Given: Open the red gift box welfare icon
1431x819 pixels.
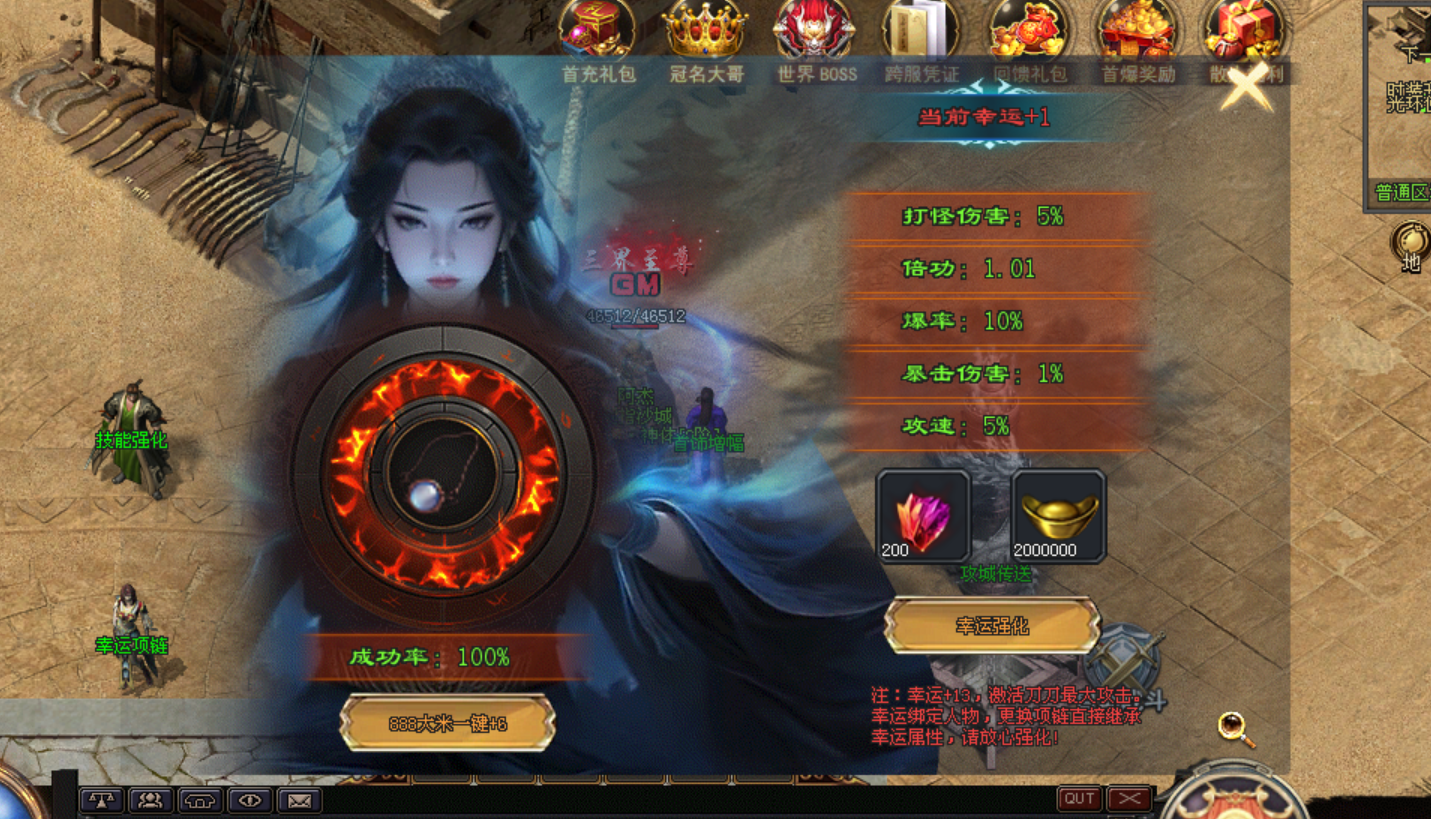Looking at the screenshot, I should click(x=1242, y=30).
